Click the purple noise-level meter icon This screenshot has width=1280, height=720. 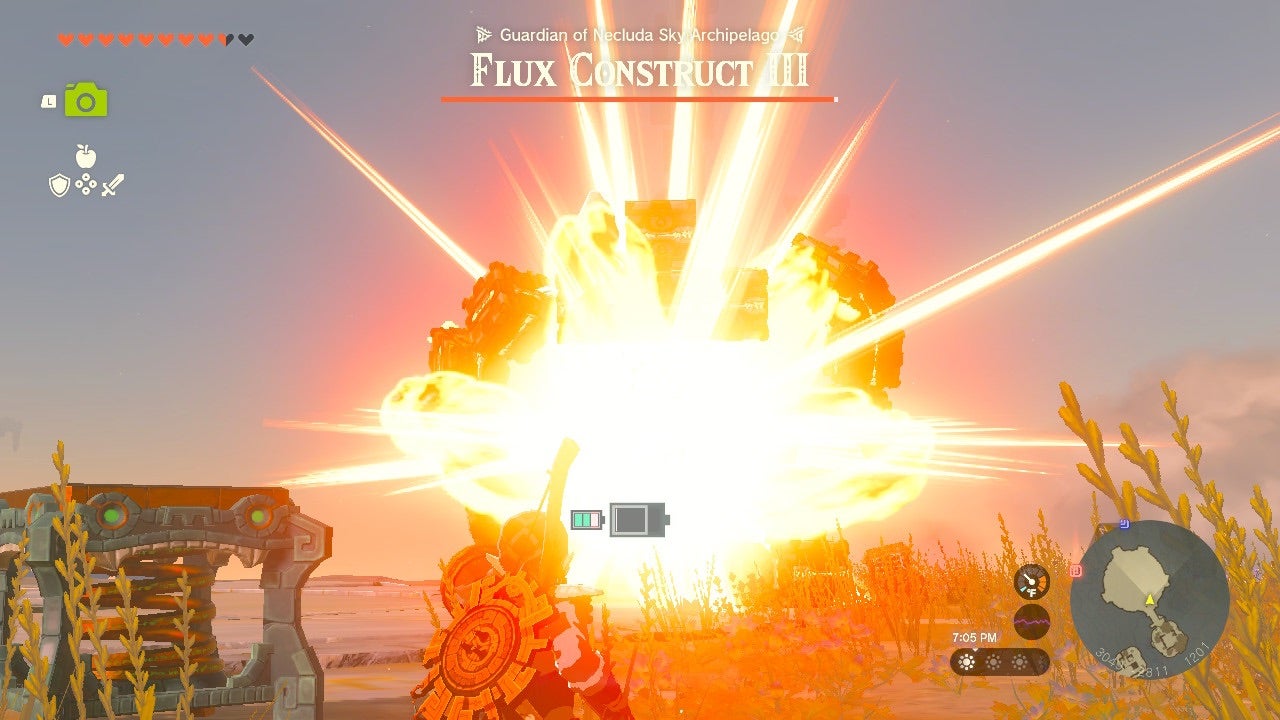click(1031, 622)
